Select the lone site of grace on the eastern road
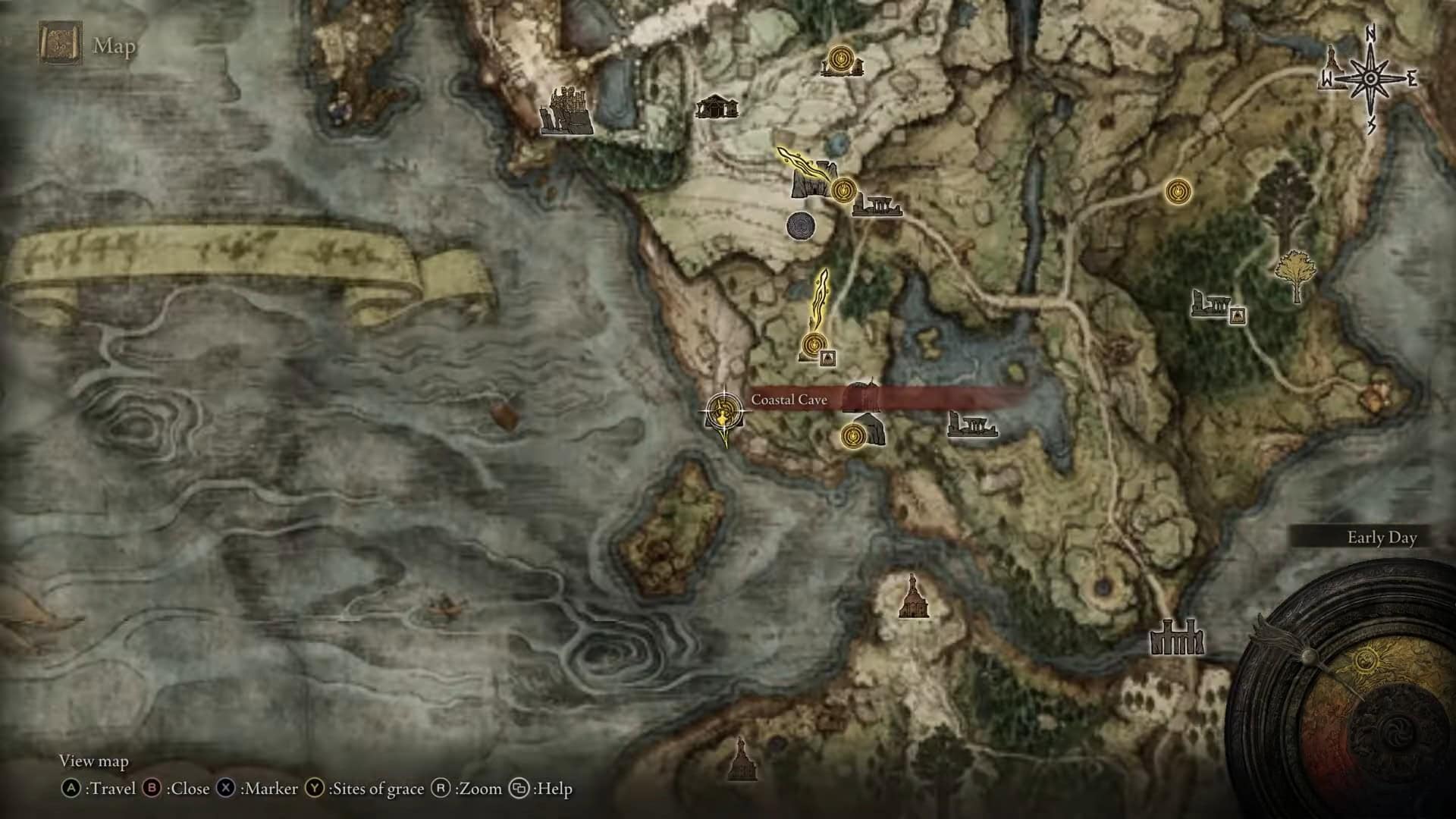Viewport: 1456px width, 819px height. (x=1177, y=191)
